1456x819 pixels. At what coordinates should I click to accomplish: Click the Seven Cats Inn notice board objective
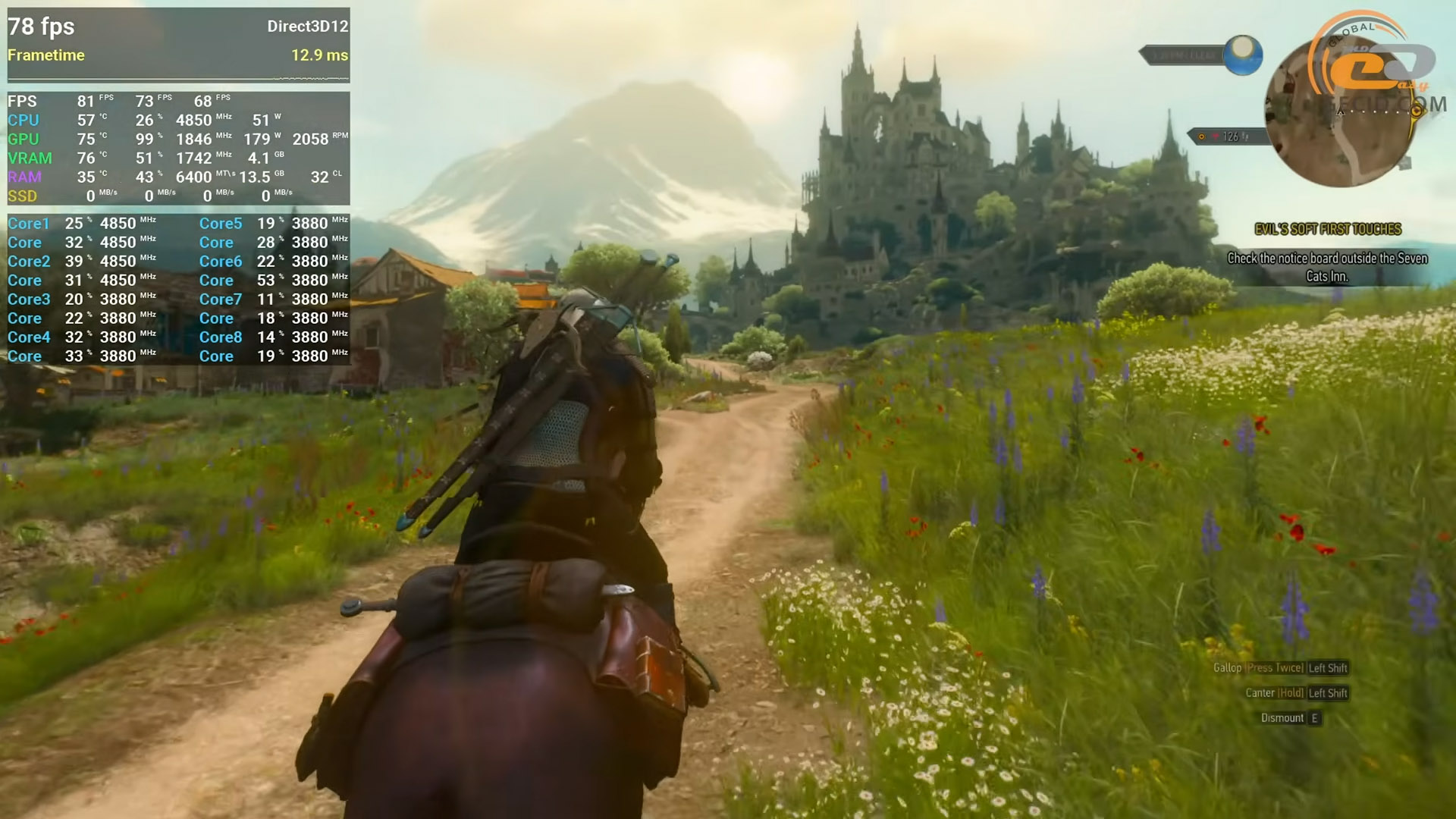(1327, 267)
